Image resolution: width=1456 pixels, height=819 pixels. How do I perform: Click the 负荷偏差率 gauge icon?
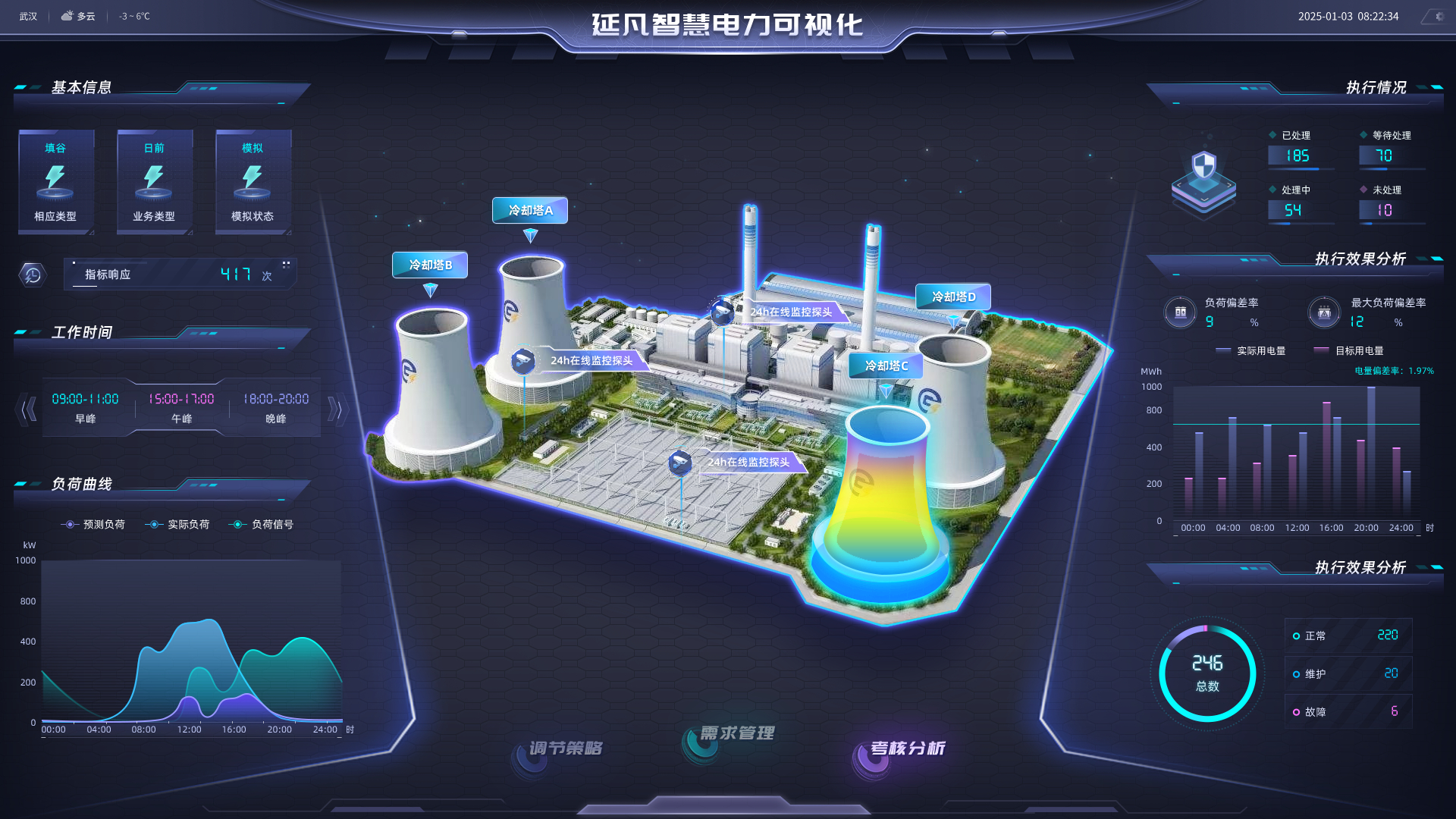point(1180,312)
